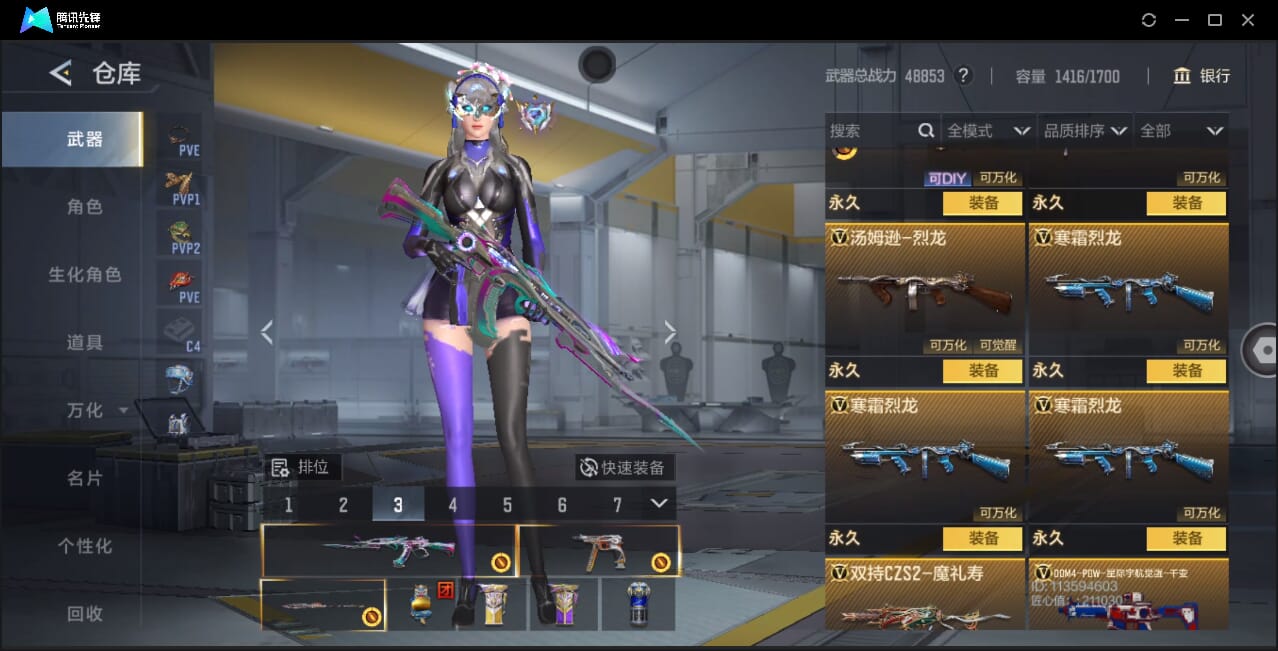Viewport: 1278px width, 651px height.
Task: Open the 名片 section
Action: pyautogui.click(x=85, y=478)
